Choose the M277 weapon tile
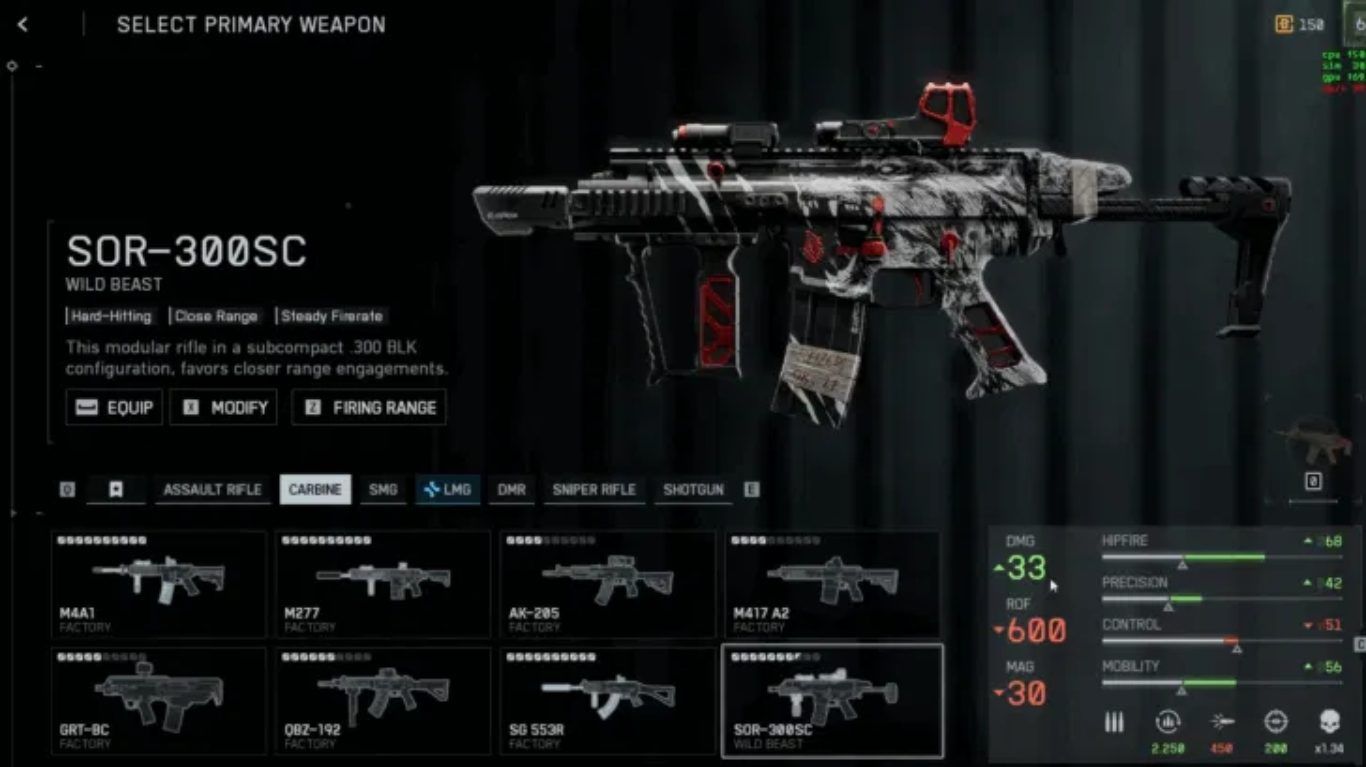 click(383, 584)
